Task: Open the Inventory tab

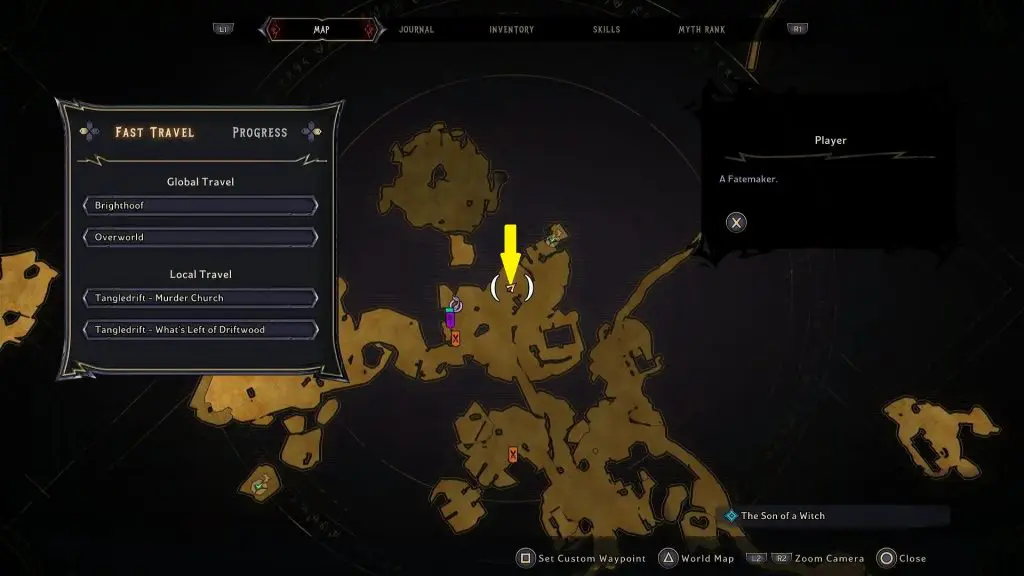Action: click(511, 30)
